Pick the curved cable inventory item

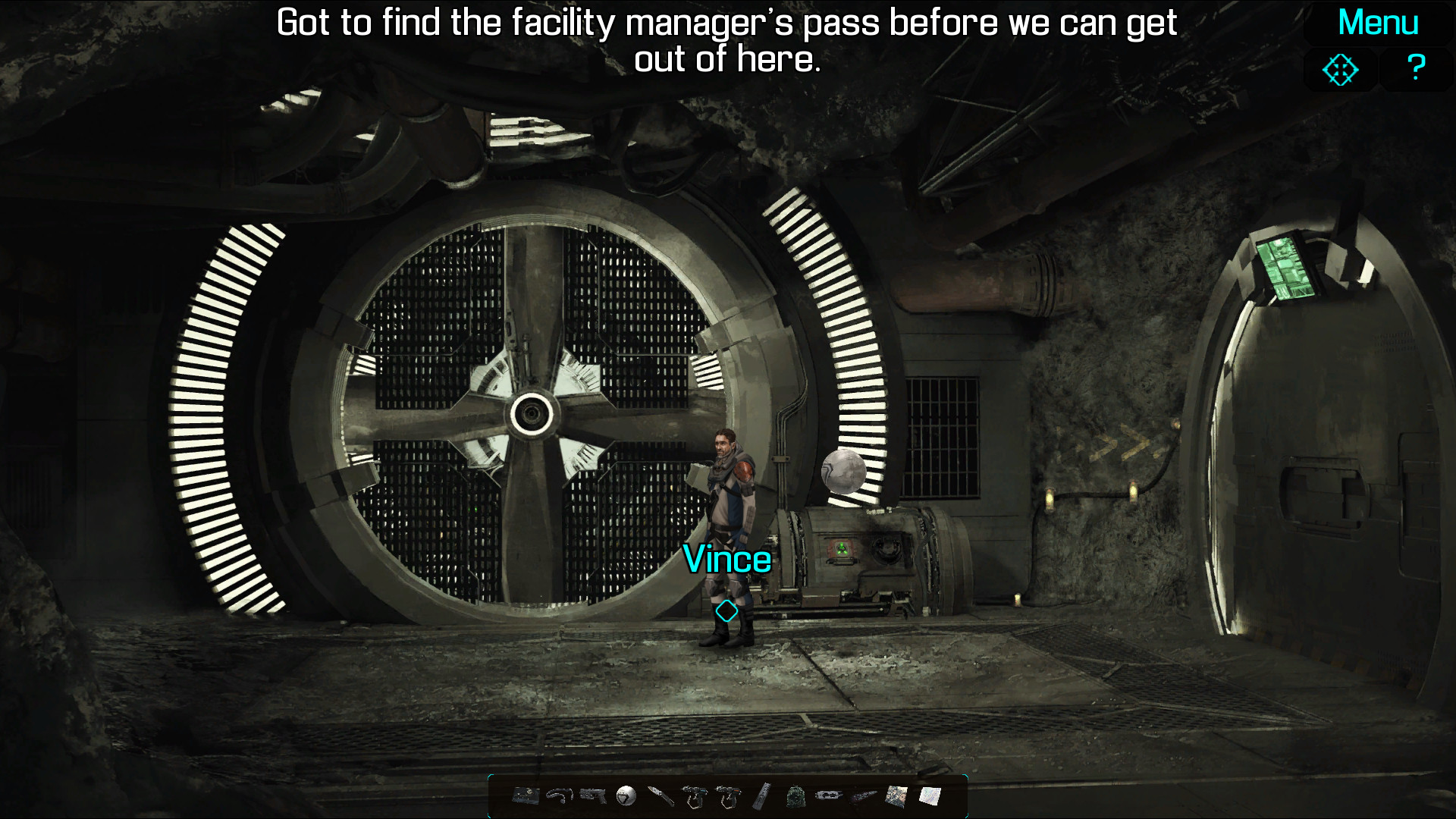(x=560, y=795)
